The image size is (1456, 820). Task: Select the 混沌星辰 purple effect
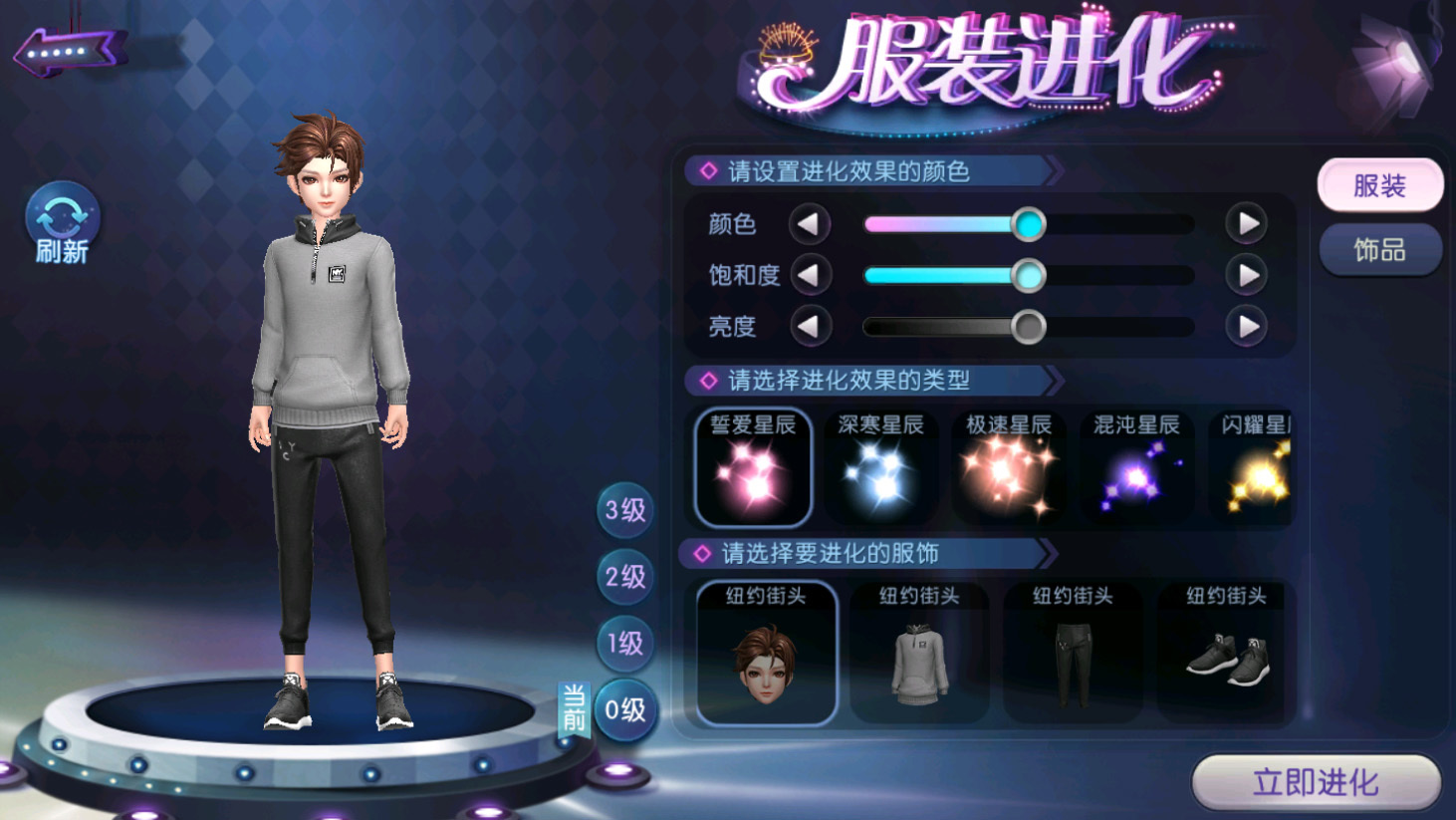pyautogui.click(x=1136, y=467)
